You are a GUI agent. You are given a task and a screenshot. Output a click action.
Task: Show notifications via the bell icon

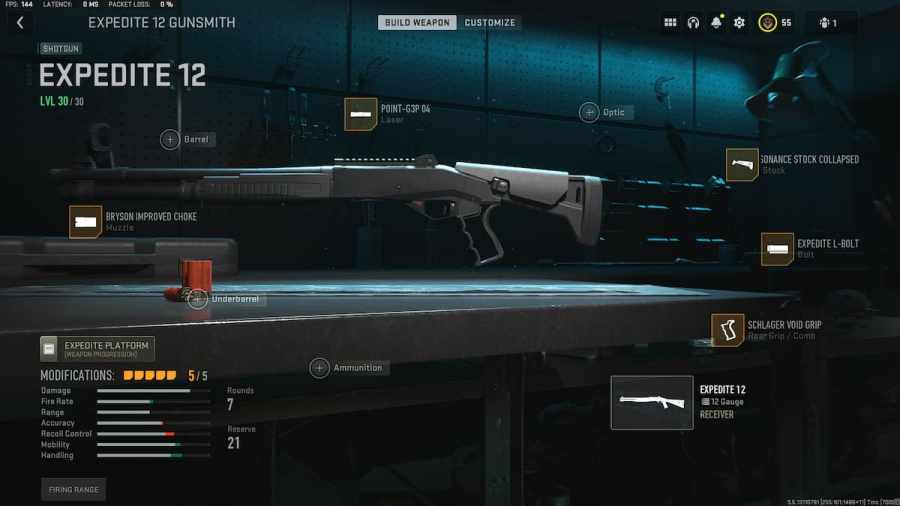pyautogui.click(x=716, y=23)
